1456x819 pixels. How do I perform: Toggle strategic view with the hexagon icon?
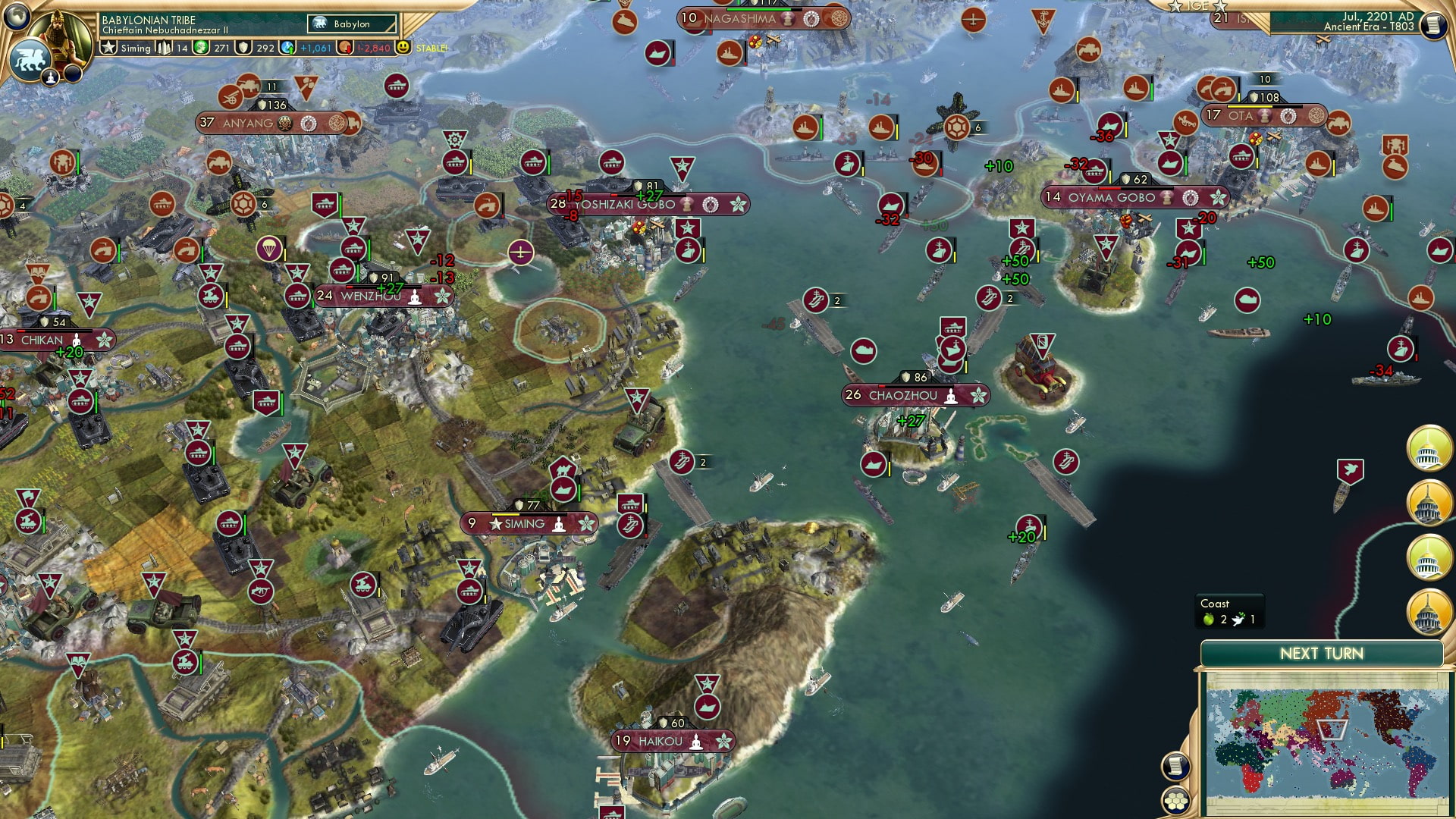[x=1176, y=802]
